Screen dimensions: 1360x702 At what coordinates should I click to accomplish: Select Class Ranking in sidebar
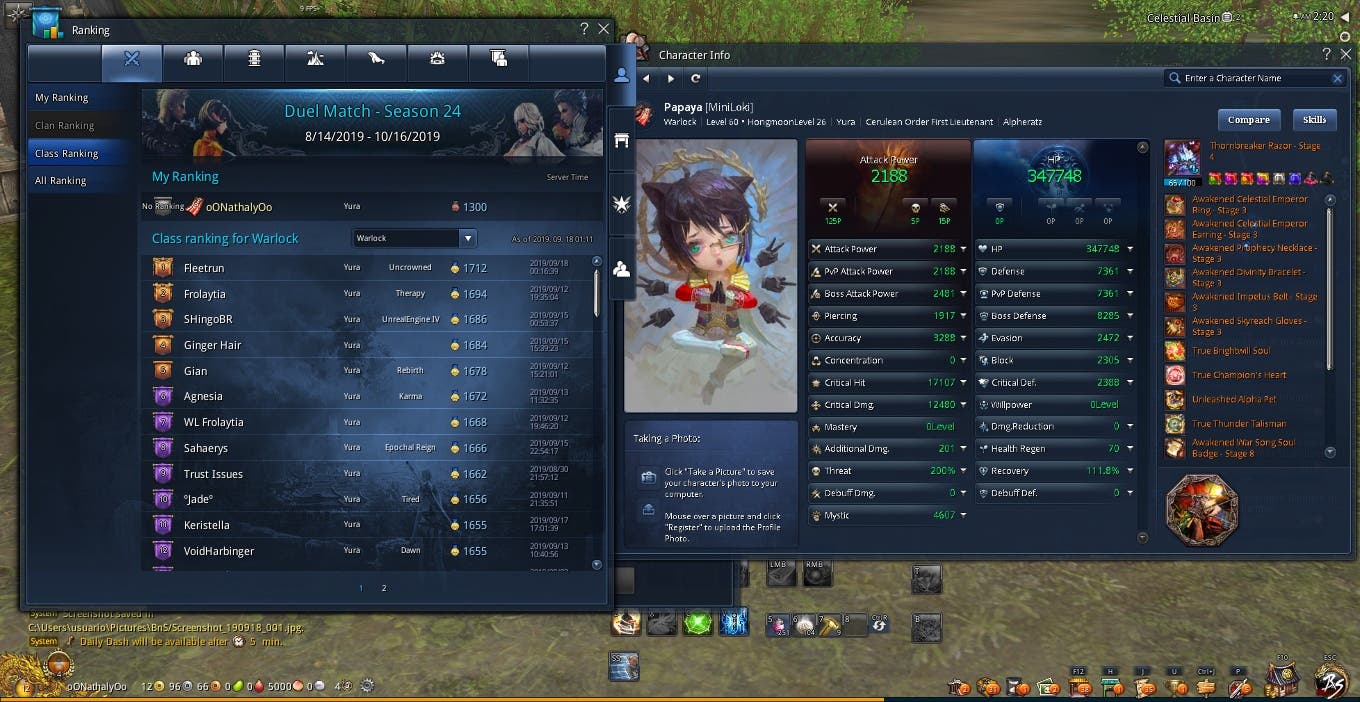click(x=66, y=154)
